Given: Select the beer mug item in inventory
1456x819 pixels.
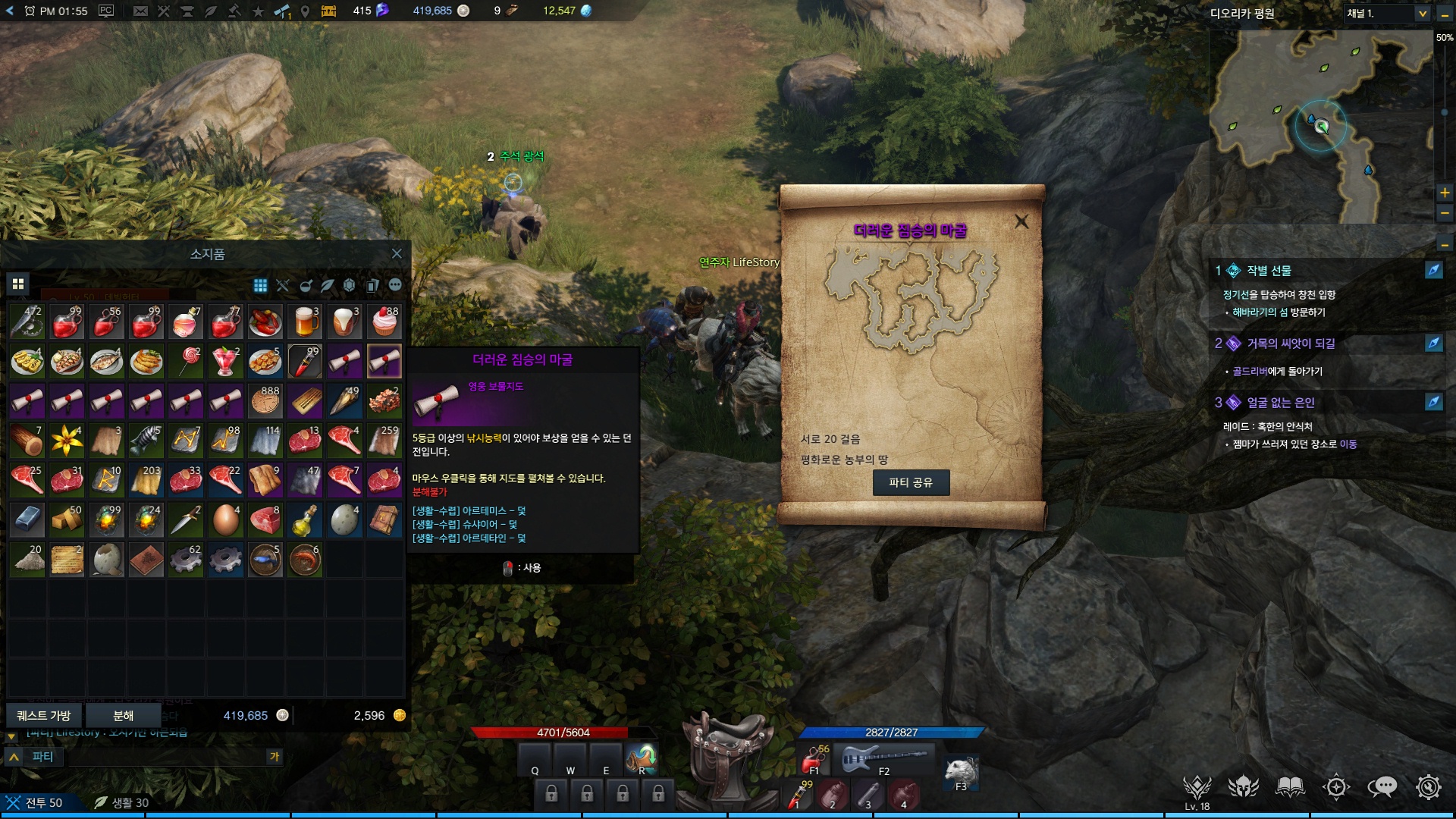Looking at the screenshot, I should point(305,322).
